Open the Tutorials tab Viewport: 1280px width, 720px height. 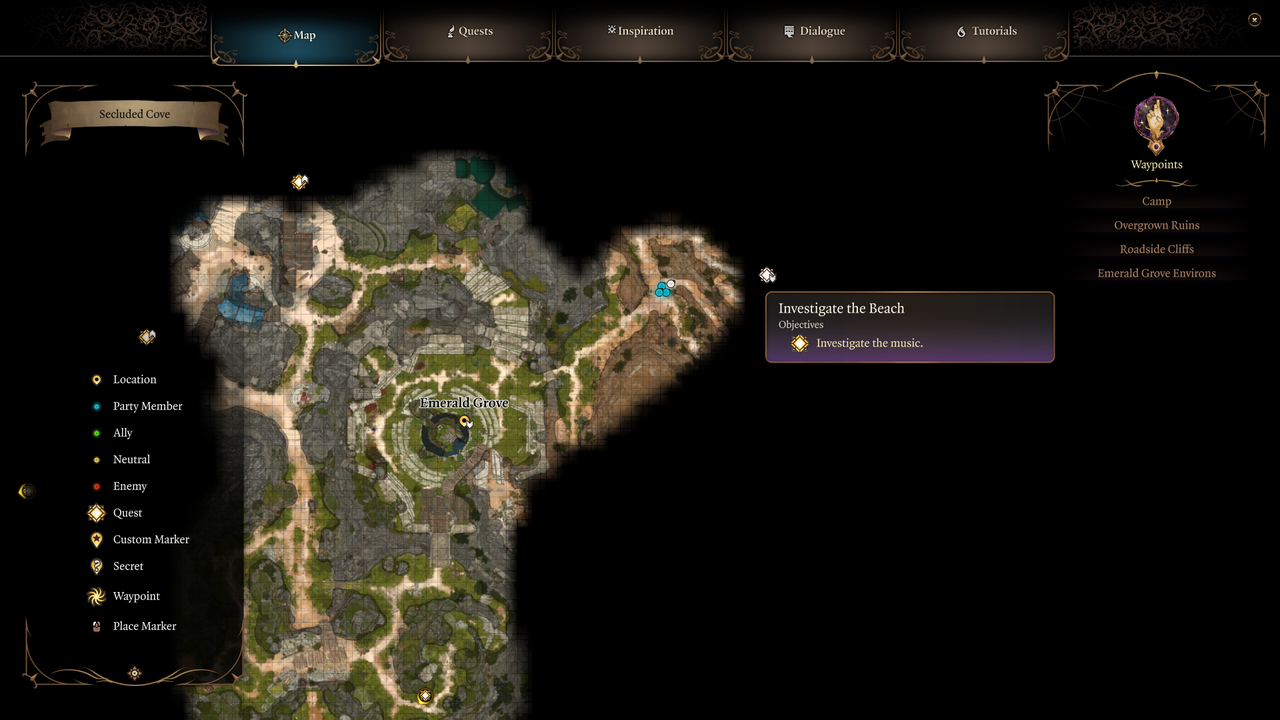(986, 31)
